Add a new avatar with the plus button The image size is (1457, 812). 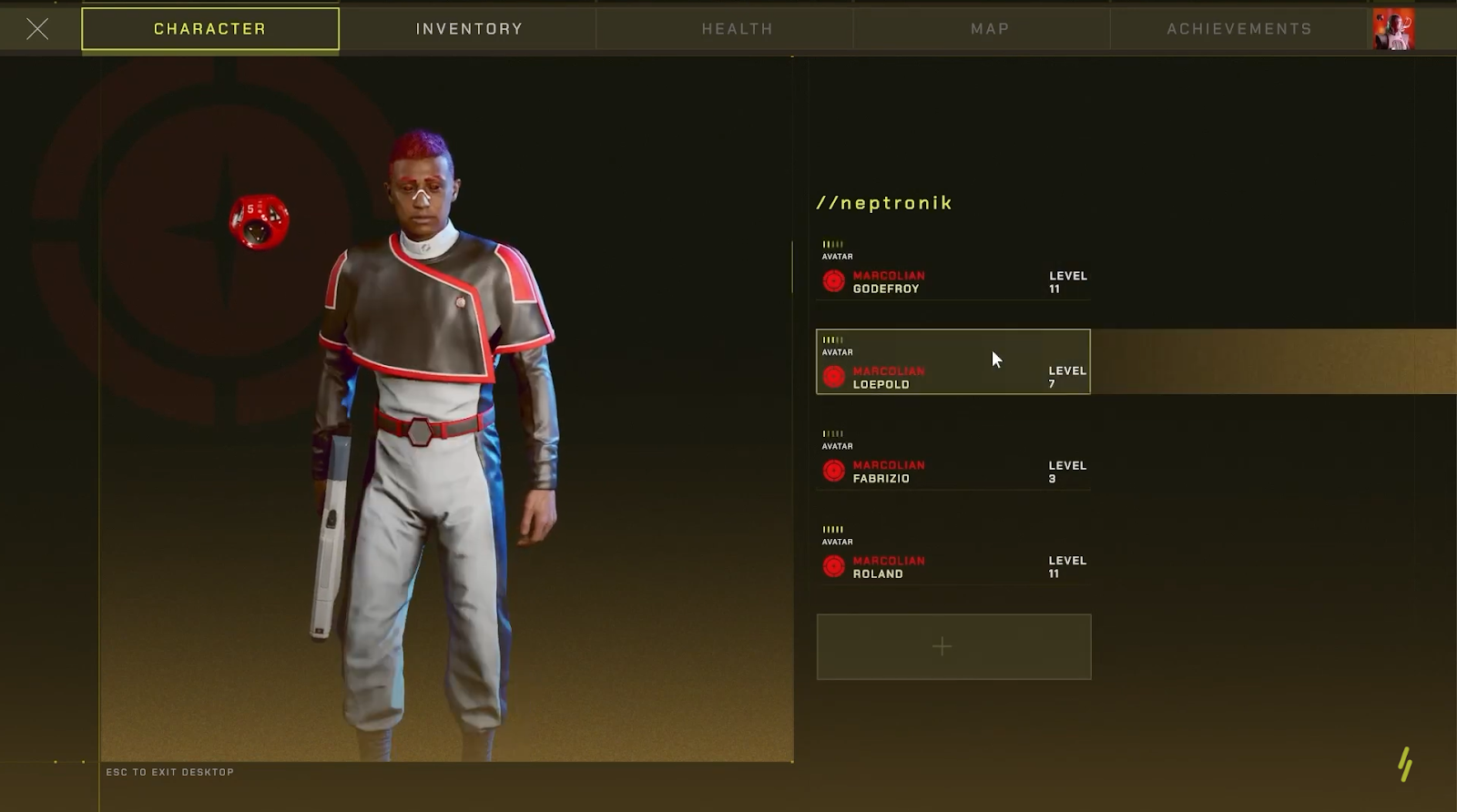953,646
